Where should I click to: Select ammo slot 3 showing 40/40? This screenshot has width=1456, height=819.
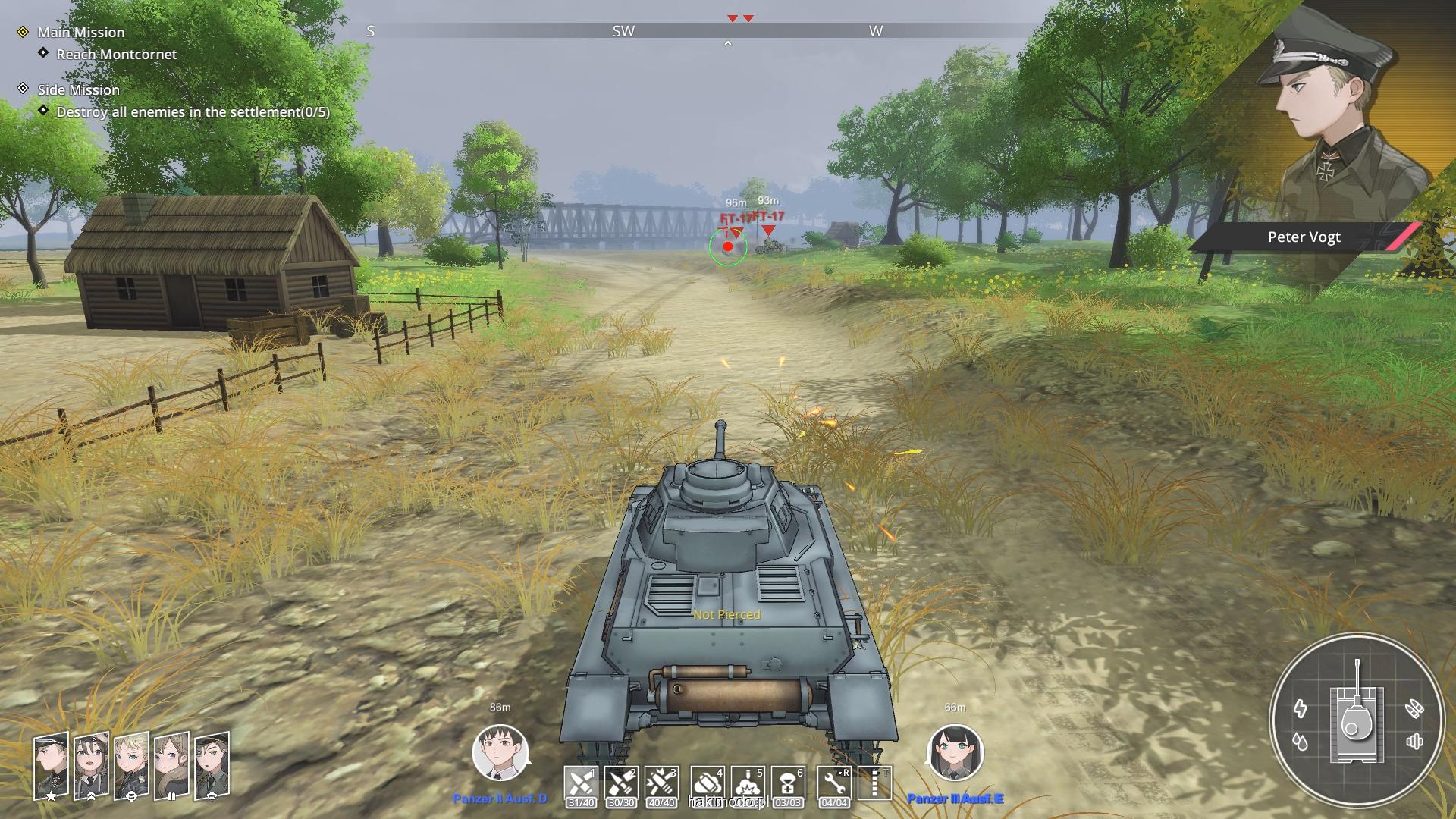(x=661, y=783)
